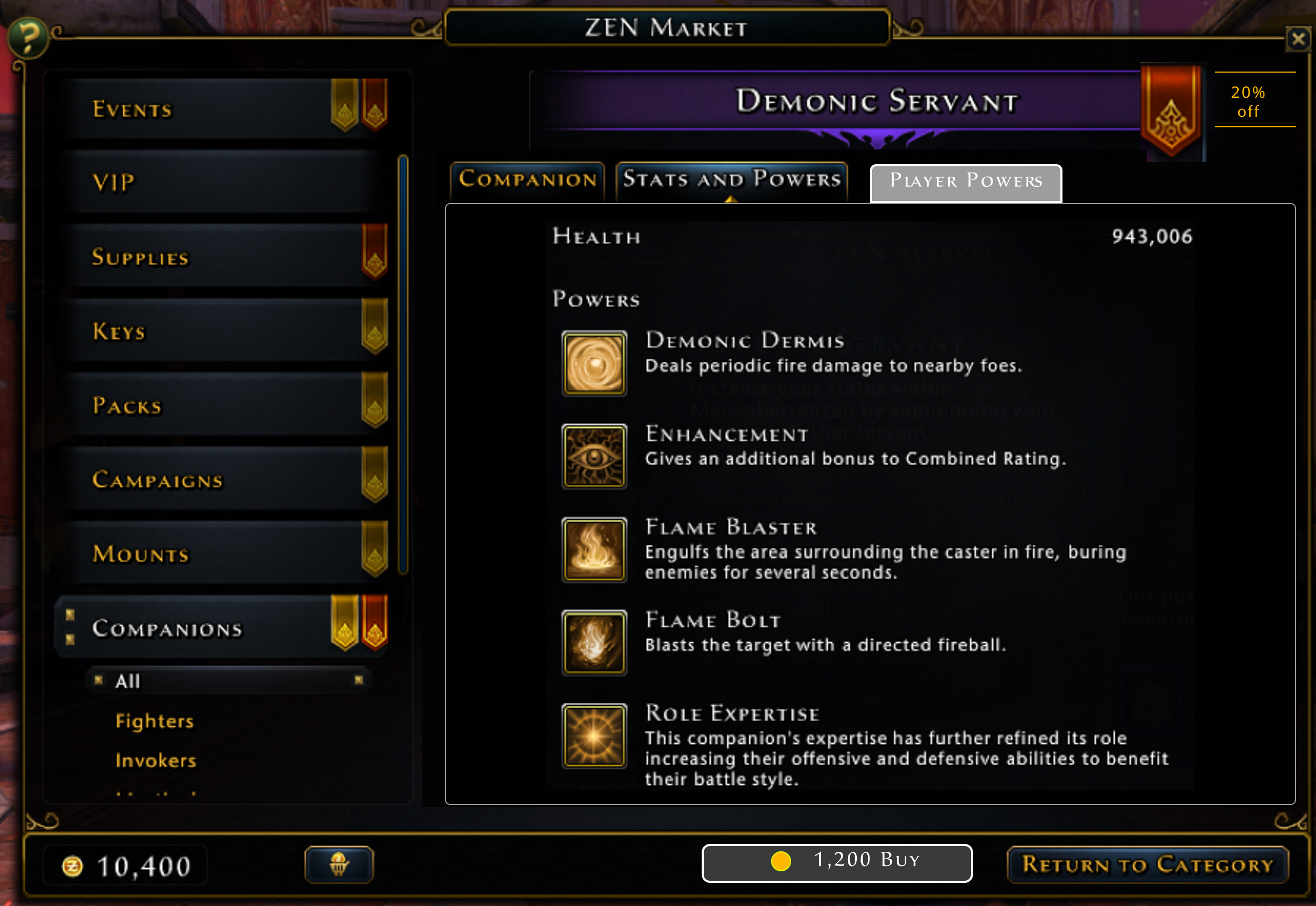Screen dimensions: 1316x906
Task: Collapse the Companions category
Action: point(221,628)
